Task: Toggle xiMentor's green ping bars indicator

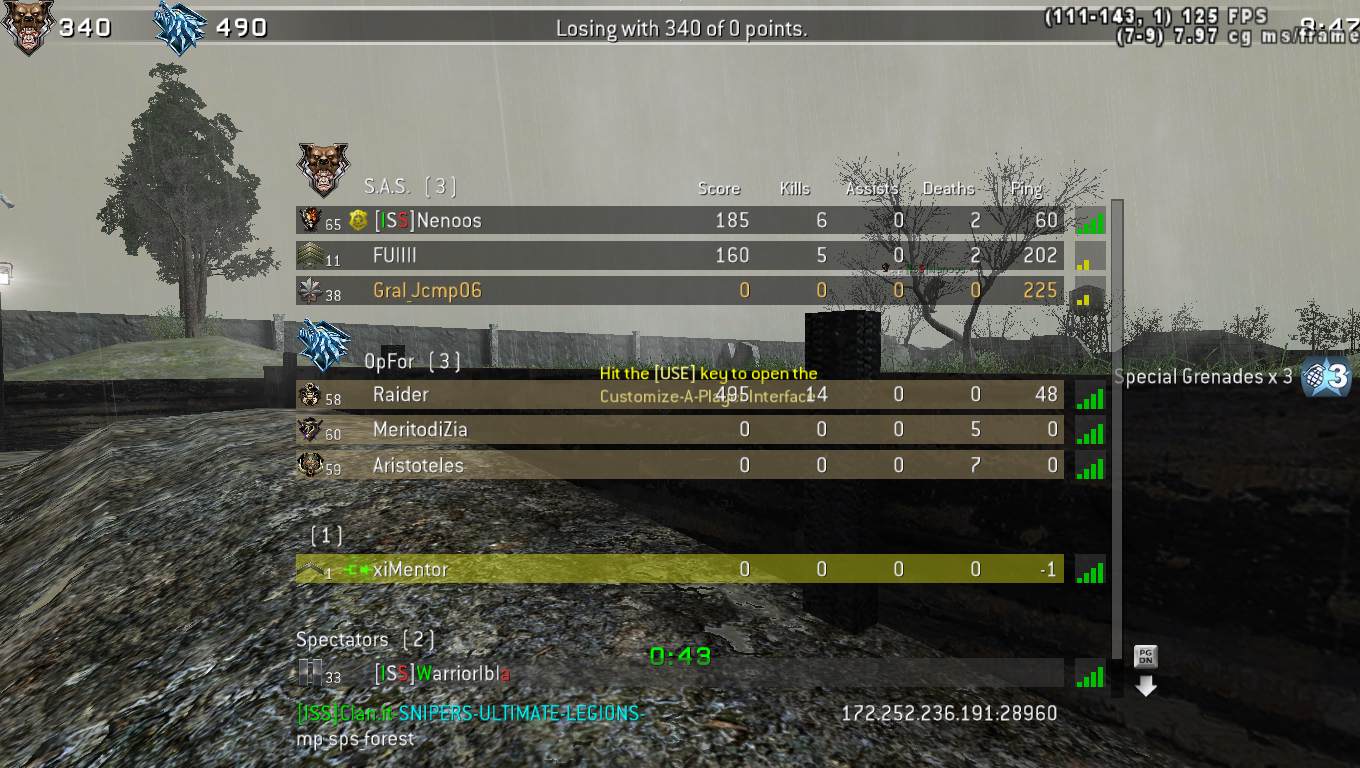Action: 1089,572
